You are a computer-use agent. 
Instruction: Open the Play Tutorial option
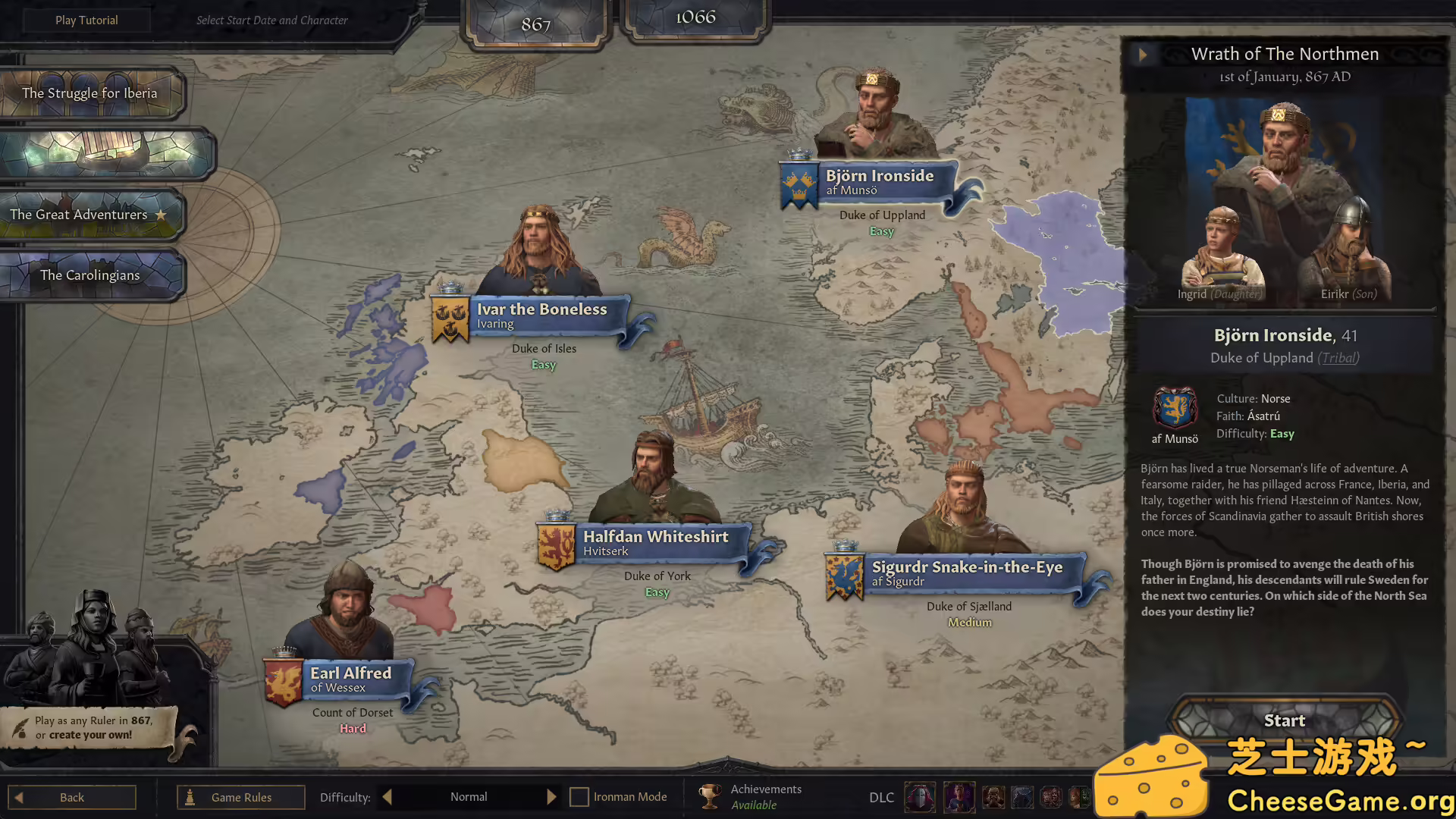point(86,20)
